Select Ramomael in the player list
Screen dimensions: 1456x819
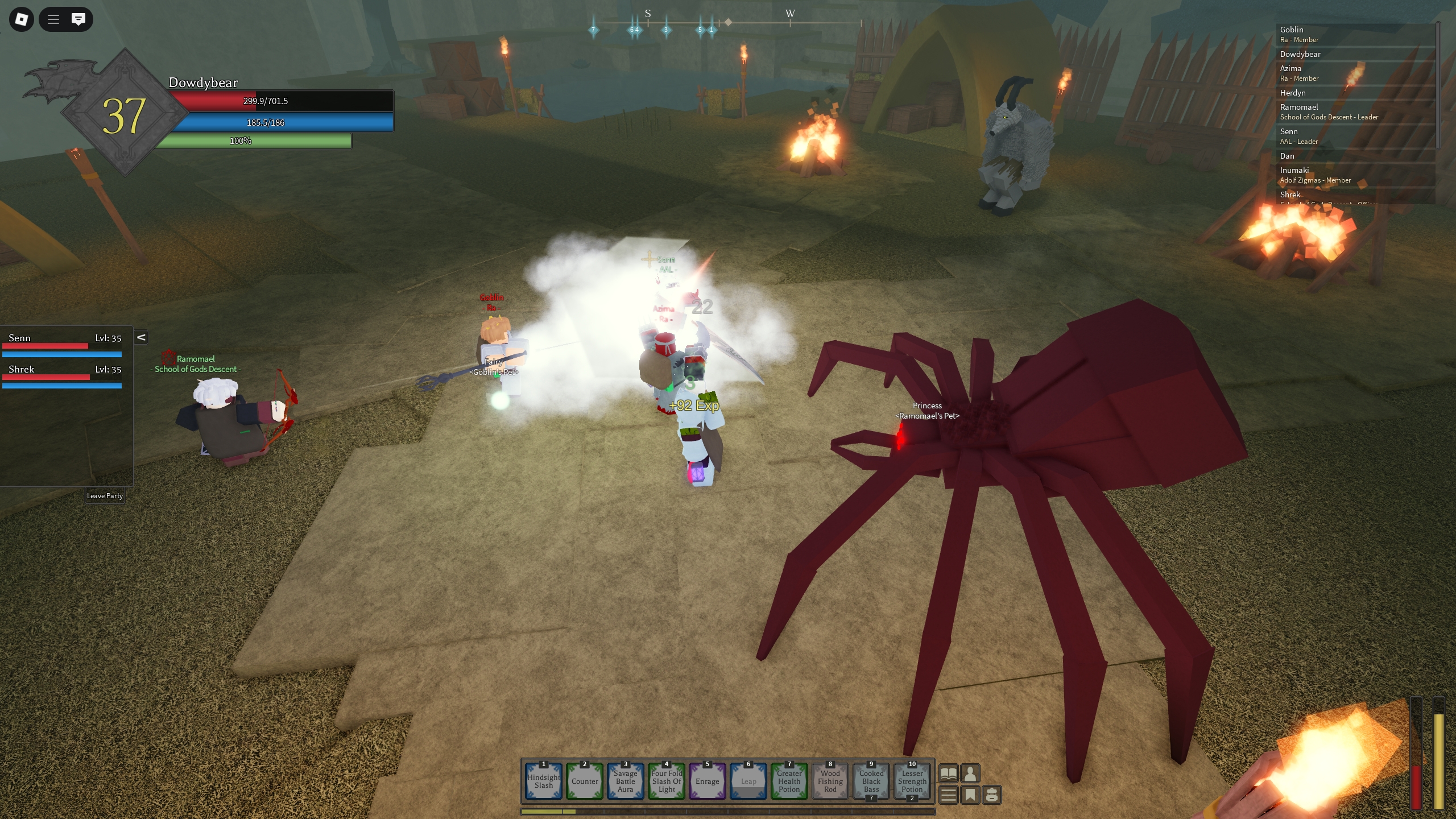pos(1299,107)
